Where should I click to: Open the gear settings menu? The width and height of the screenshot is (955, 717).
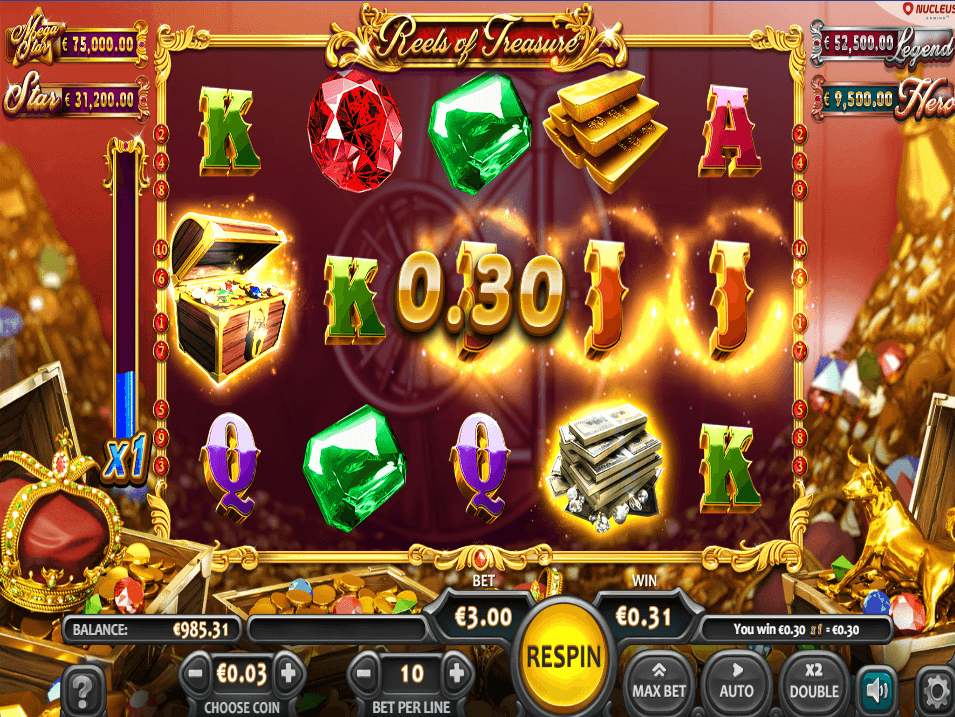pyautogui.click(x=937, y=690)
